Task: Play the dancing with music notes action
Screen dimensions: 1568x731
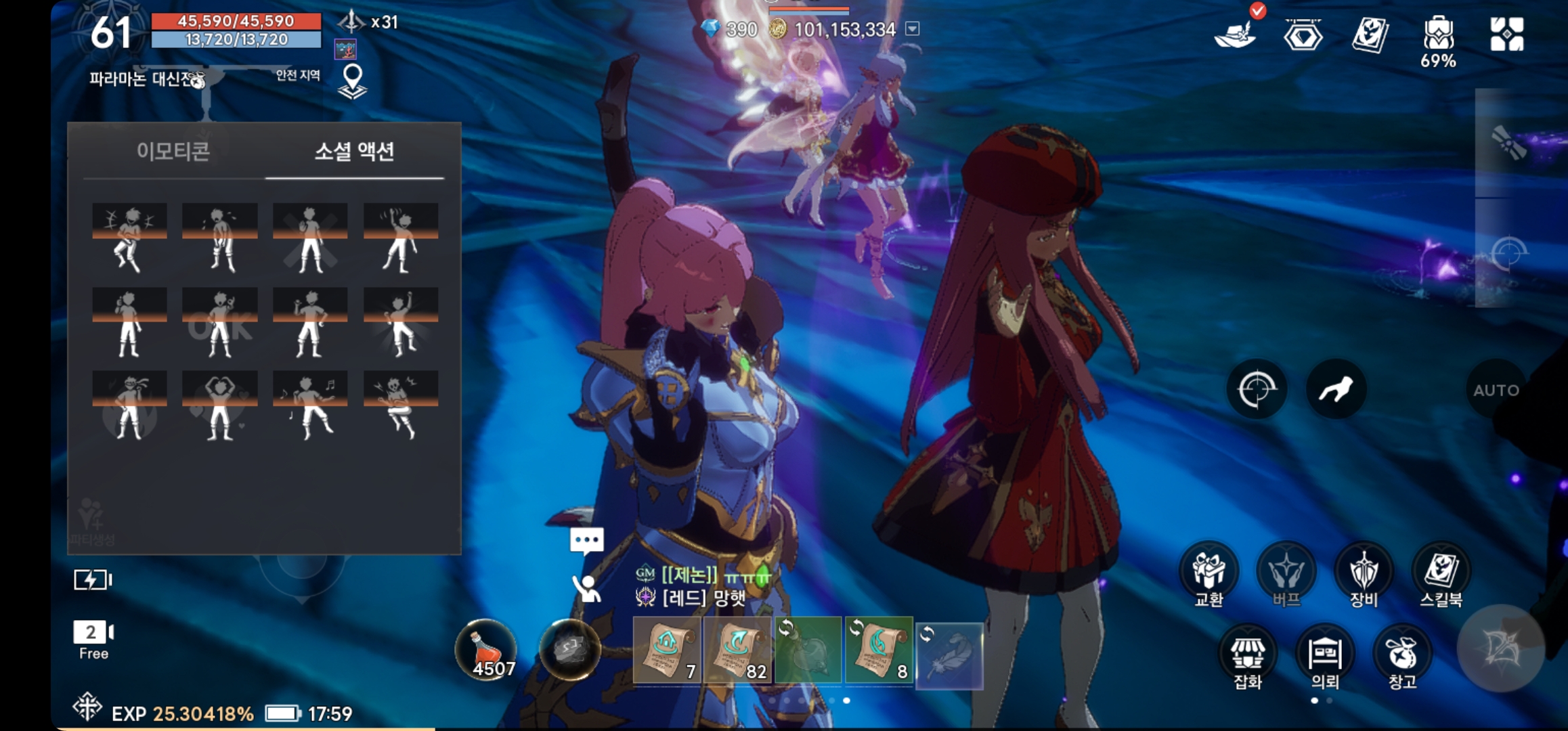Action: click(x=309, y=405)
